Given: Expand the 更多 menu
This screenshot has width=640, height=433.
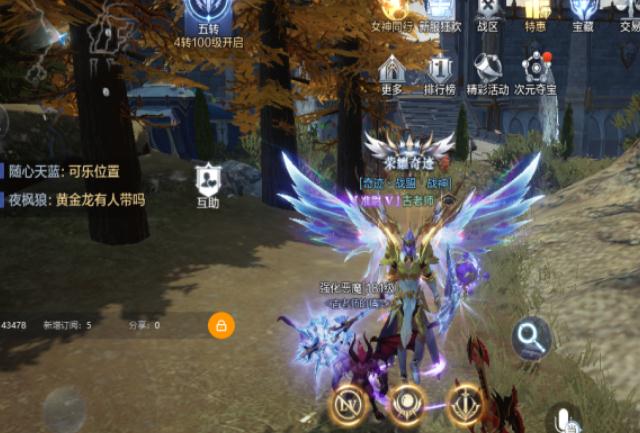Looking at the screenshot, I should pos(392,74).
